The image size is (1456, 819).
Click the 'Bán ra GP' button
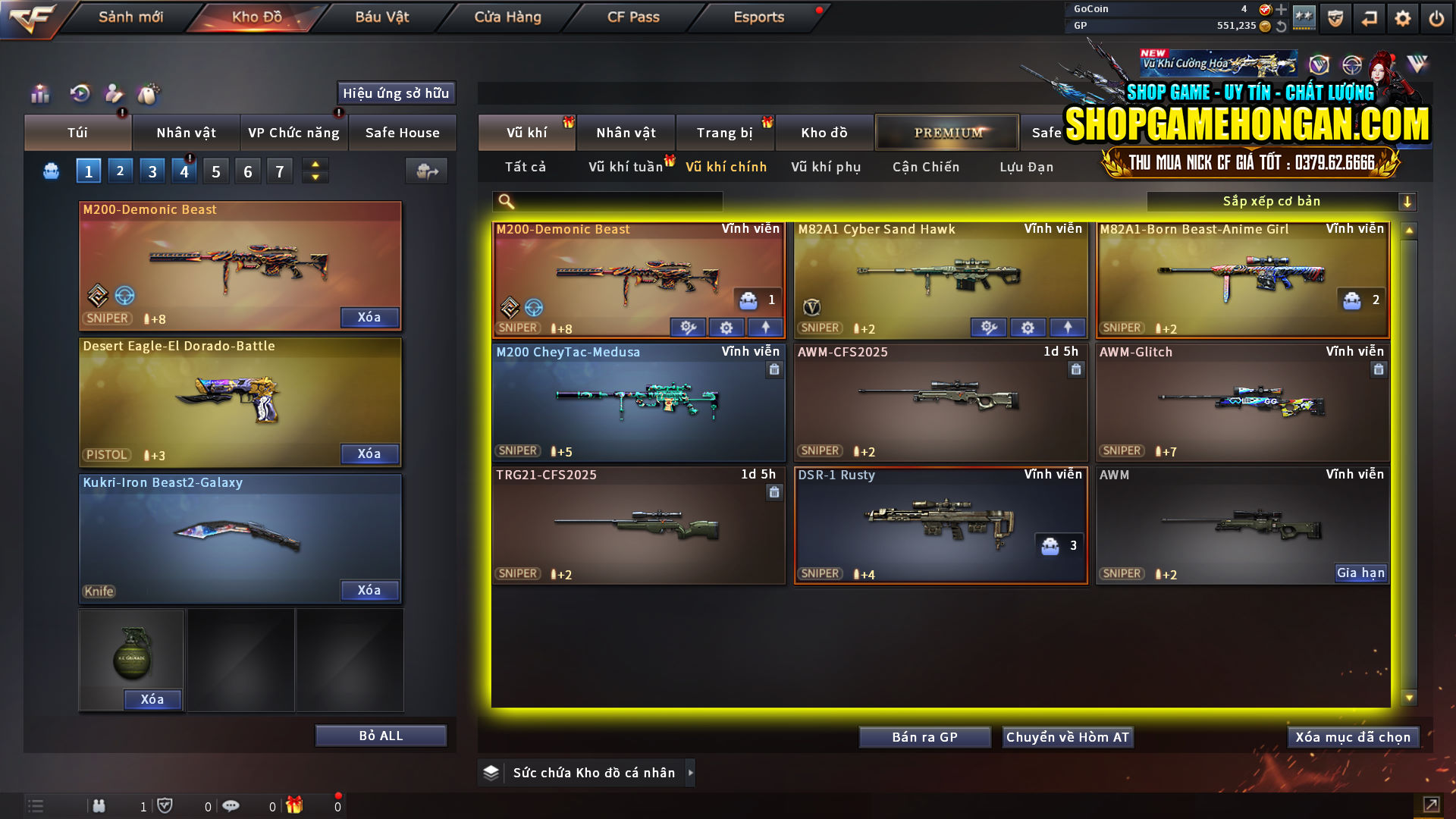924,736
